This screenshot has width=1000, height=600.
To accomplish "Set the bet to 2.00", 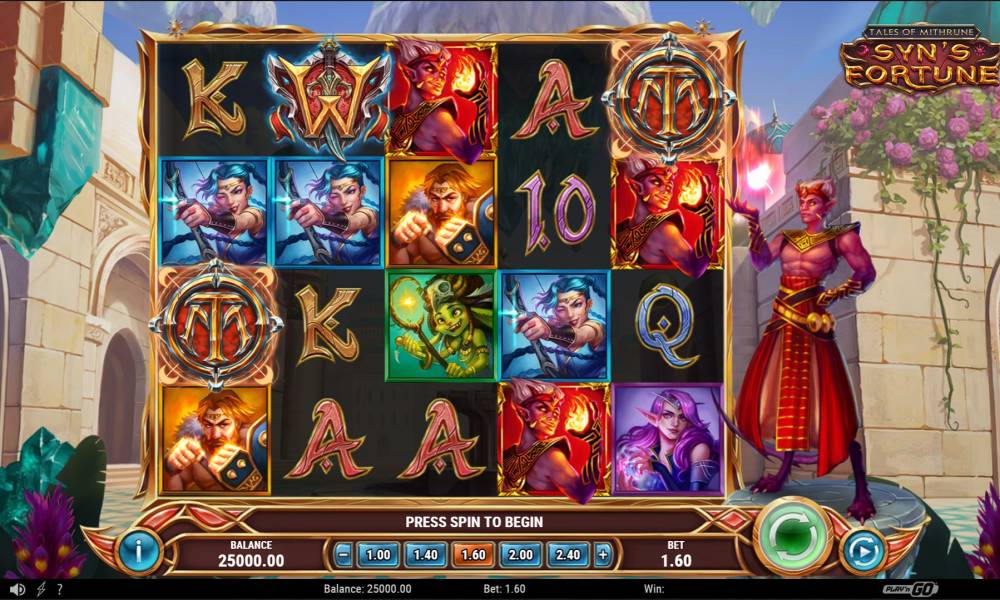I will pos(520,553).
